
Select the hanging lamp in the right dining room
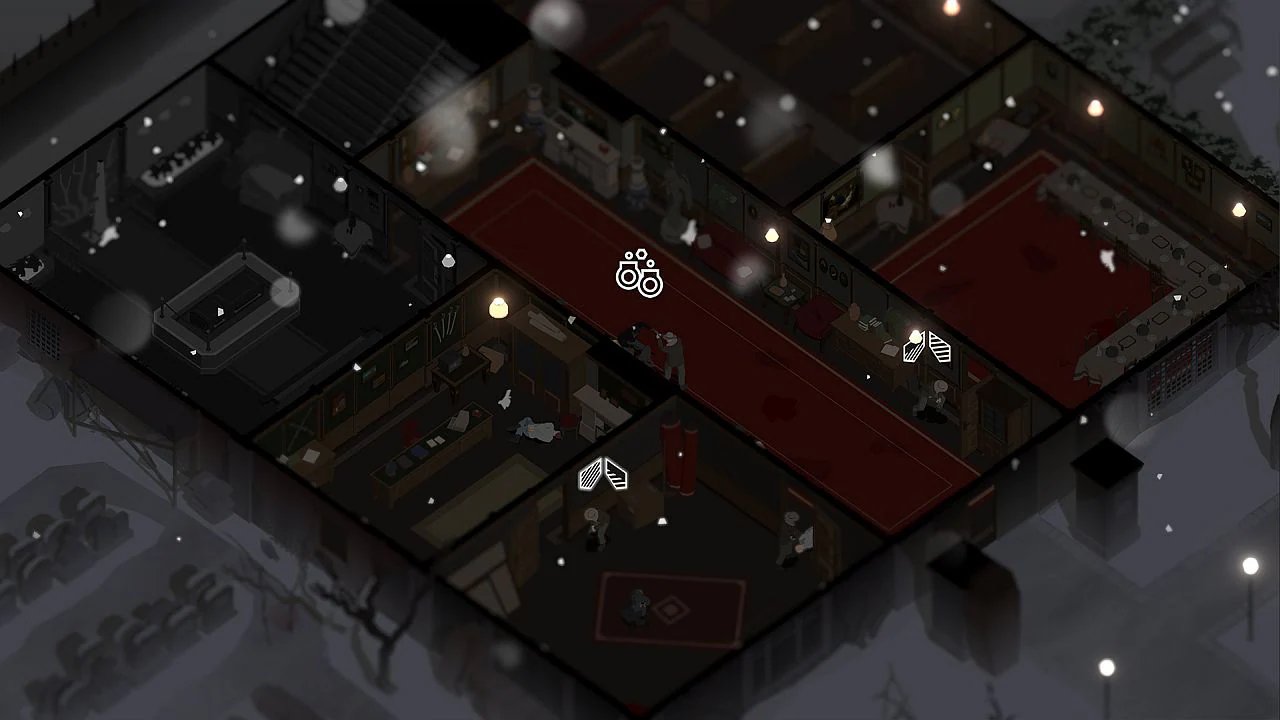coord(1238,211)
